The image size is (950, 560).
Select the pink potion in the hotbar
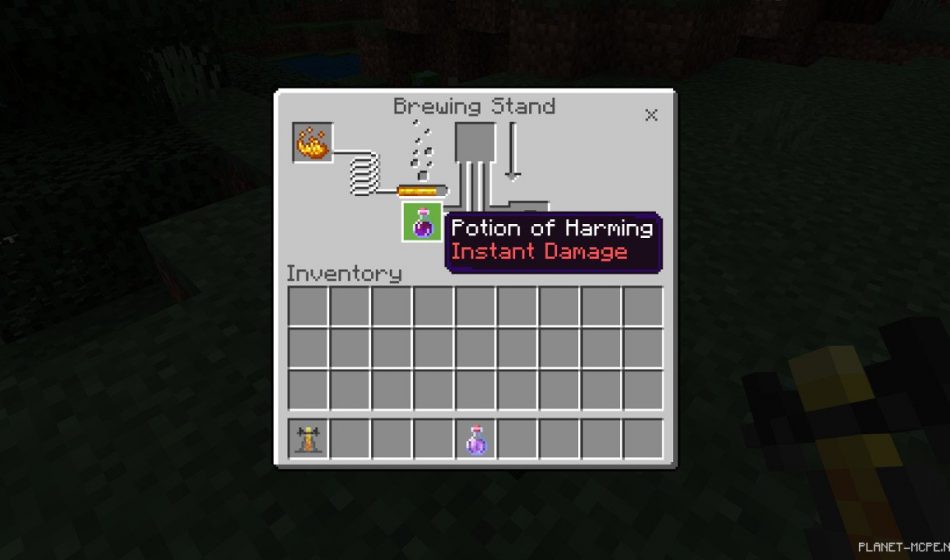click(476, 439)
